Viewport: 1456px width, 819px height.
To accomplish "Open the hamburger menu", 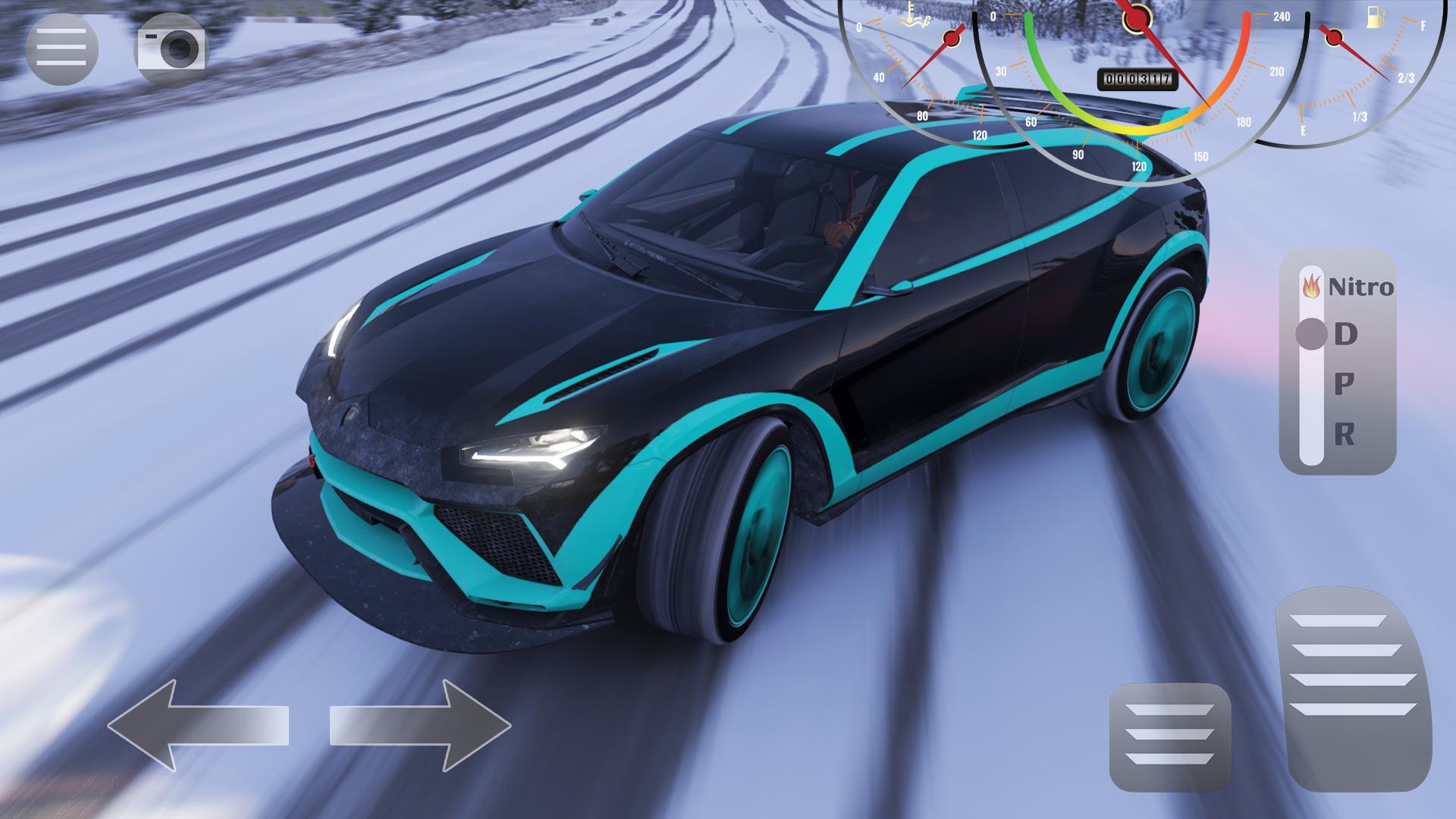I will coord(61,49).
